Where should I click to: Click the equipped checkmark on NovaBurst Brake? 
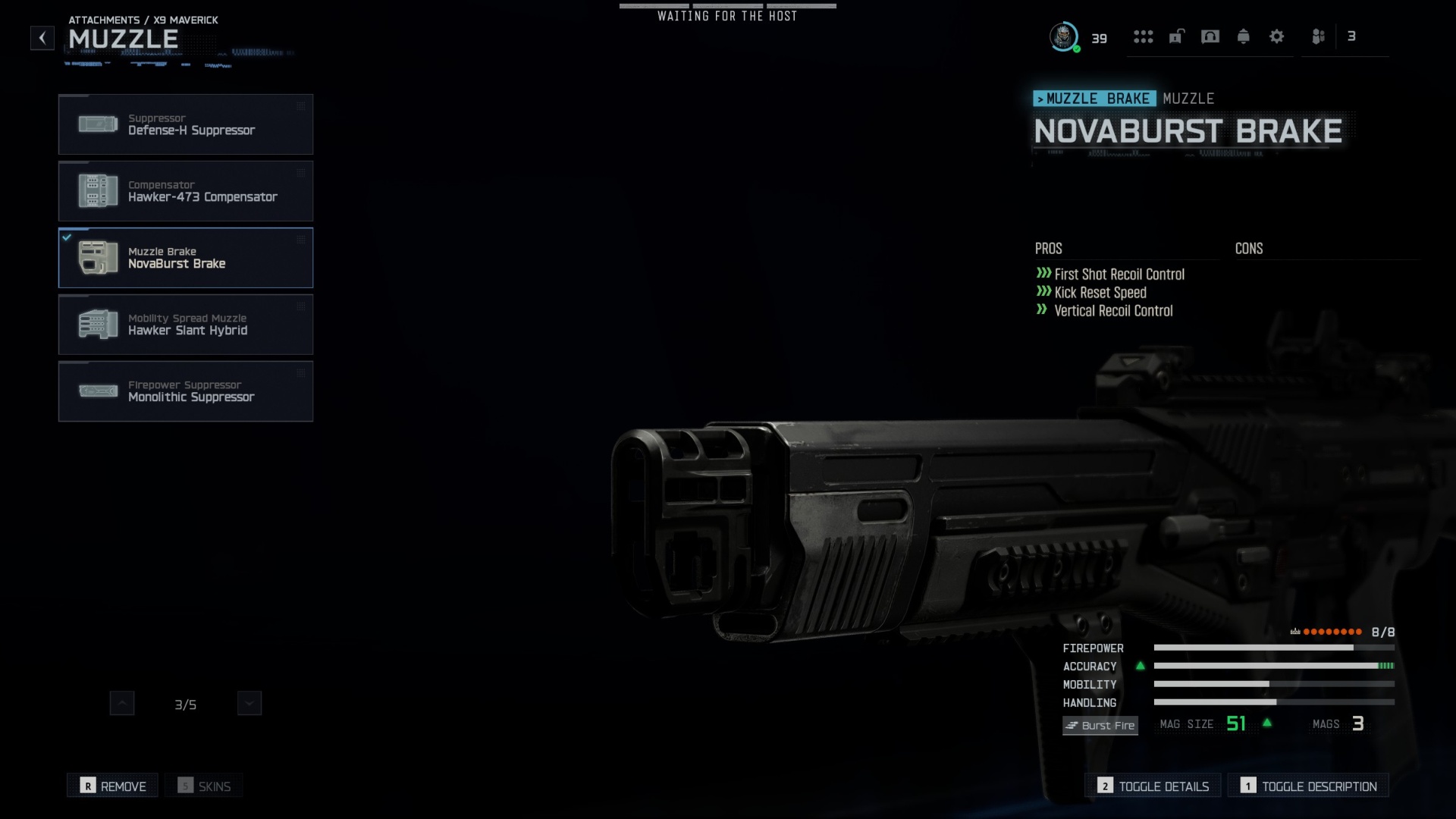click(x=66, y=237)
